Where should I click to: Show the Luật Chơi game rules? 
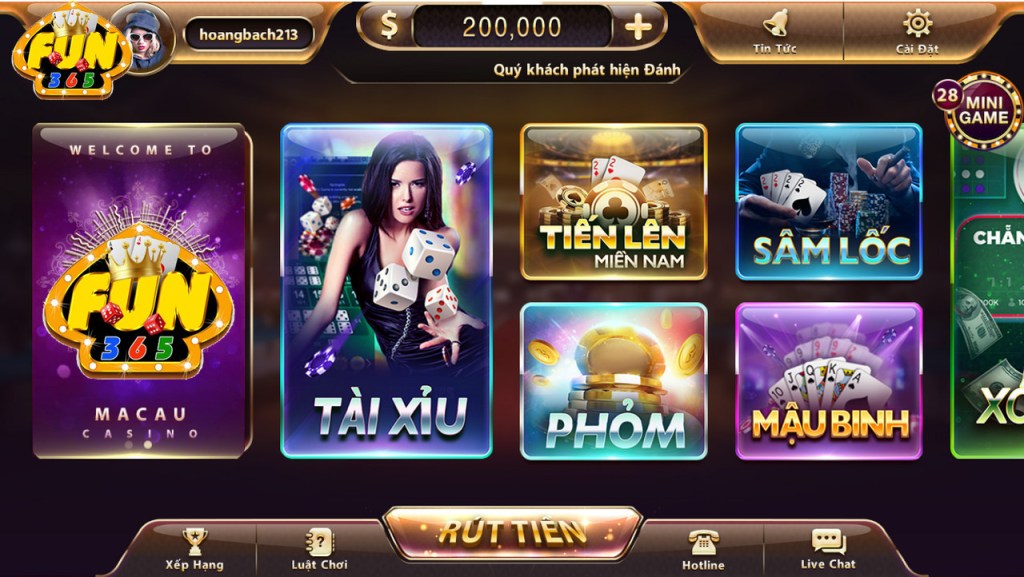click(319, 549)
